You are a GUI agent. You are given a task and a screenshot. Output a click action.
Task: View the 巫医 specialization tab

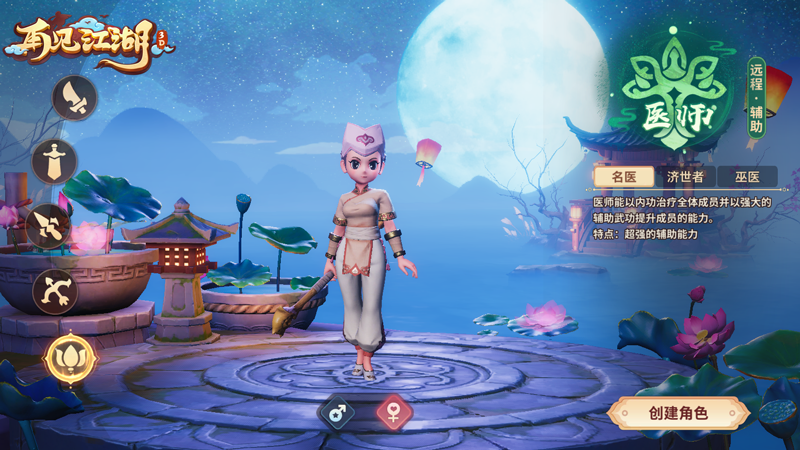[x=746, y=177]
